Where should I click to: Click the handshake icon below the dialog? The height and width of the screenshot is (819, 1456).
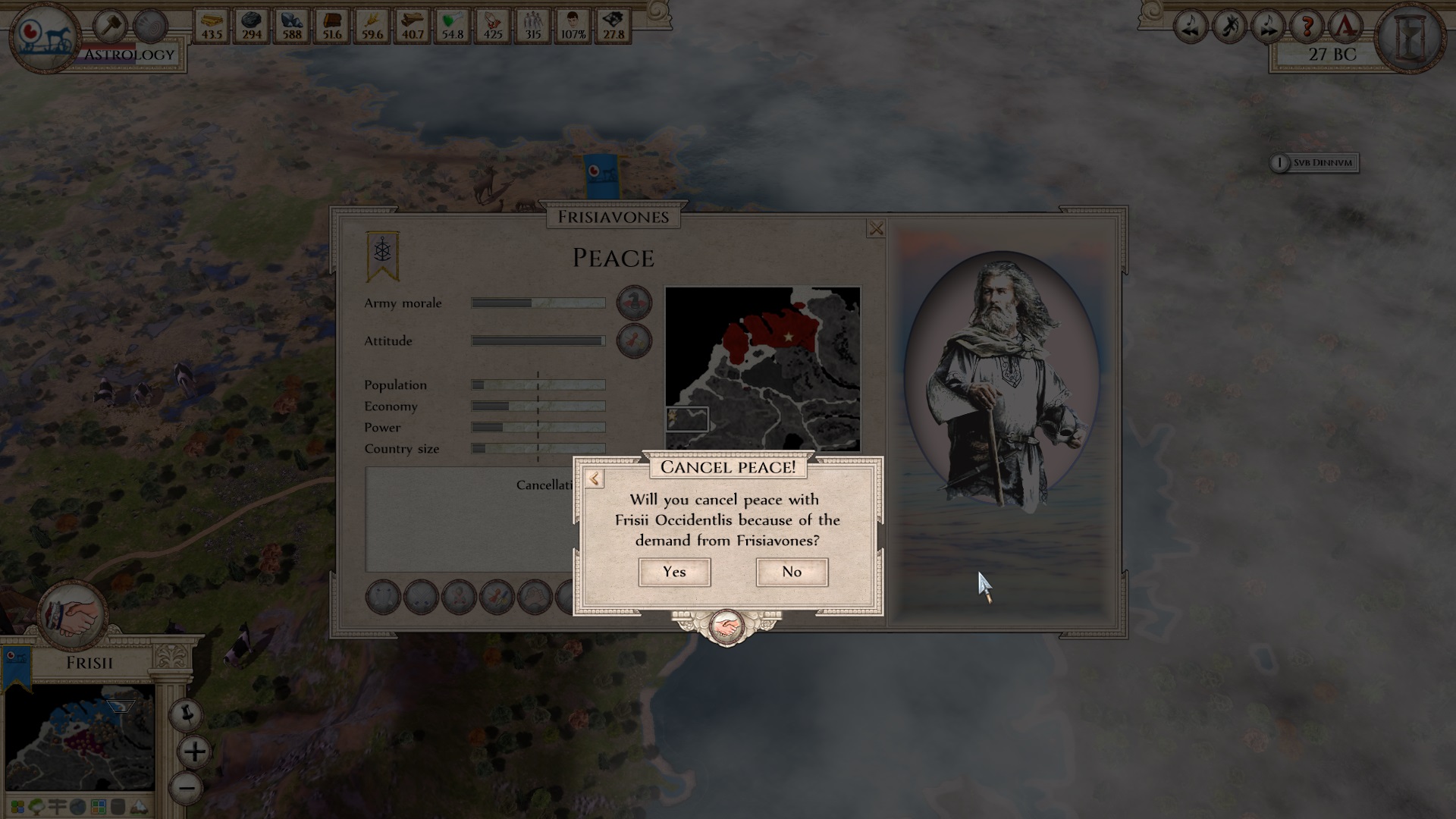pyautogui.click(x=726, y=628)
